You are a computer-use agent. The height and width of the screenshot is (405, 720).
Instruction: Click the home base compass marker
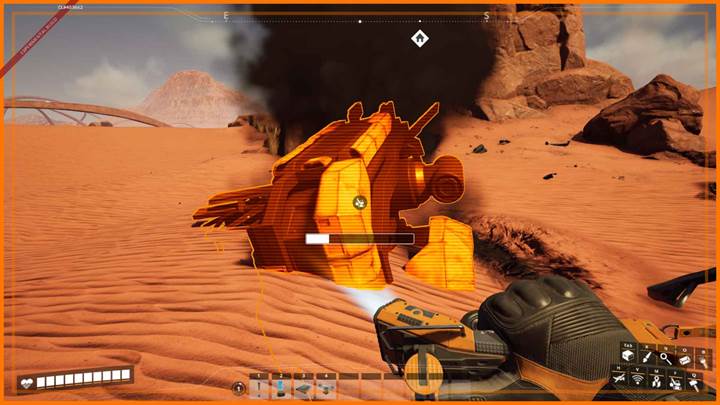pos(420,39)
